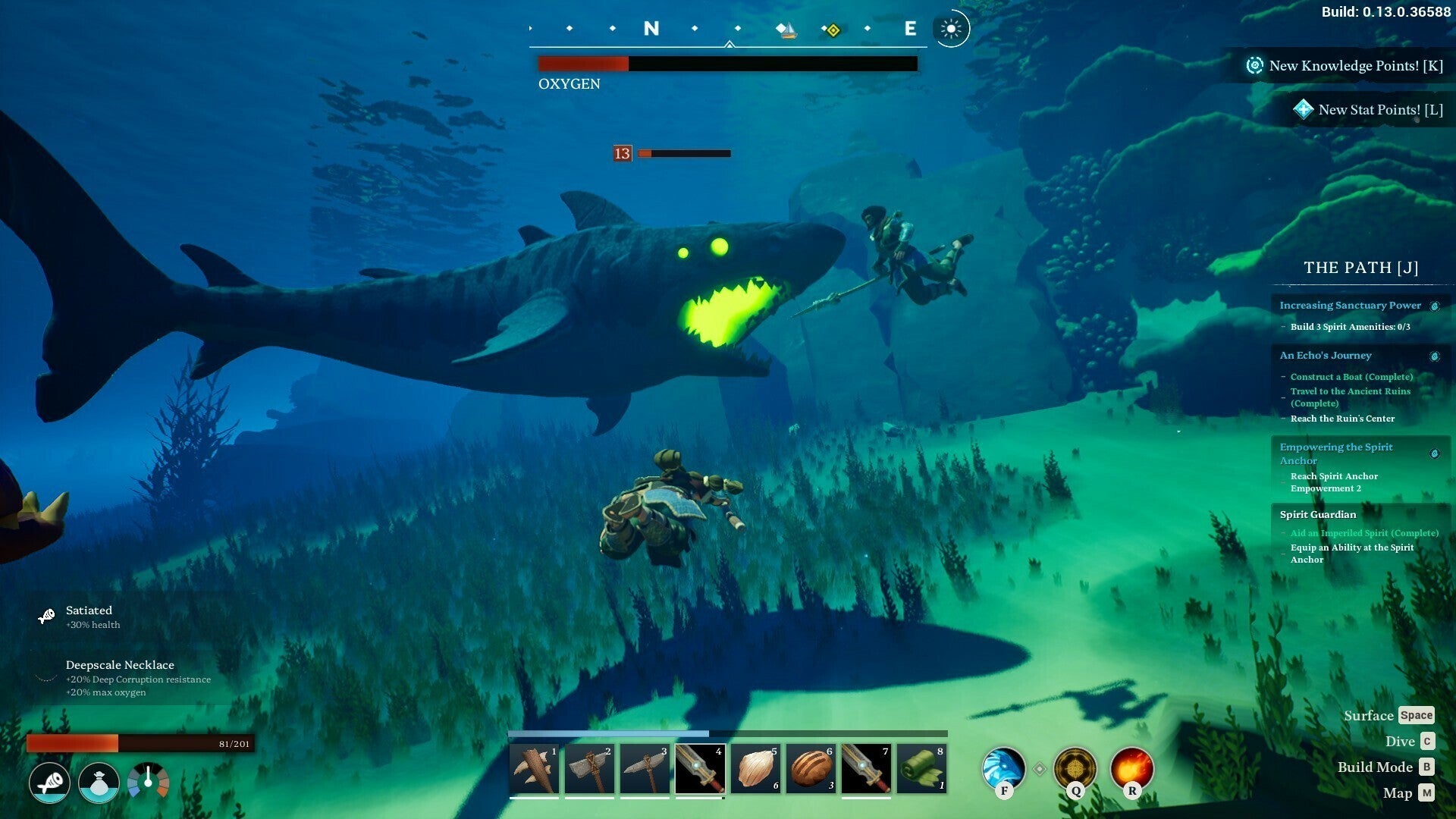Screen dimensions: 1456x819
Task: Select the An Echo's Journey quest
Action: (x=1326, y=356)
